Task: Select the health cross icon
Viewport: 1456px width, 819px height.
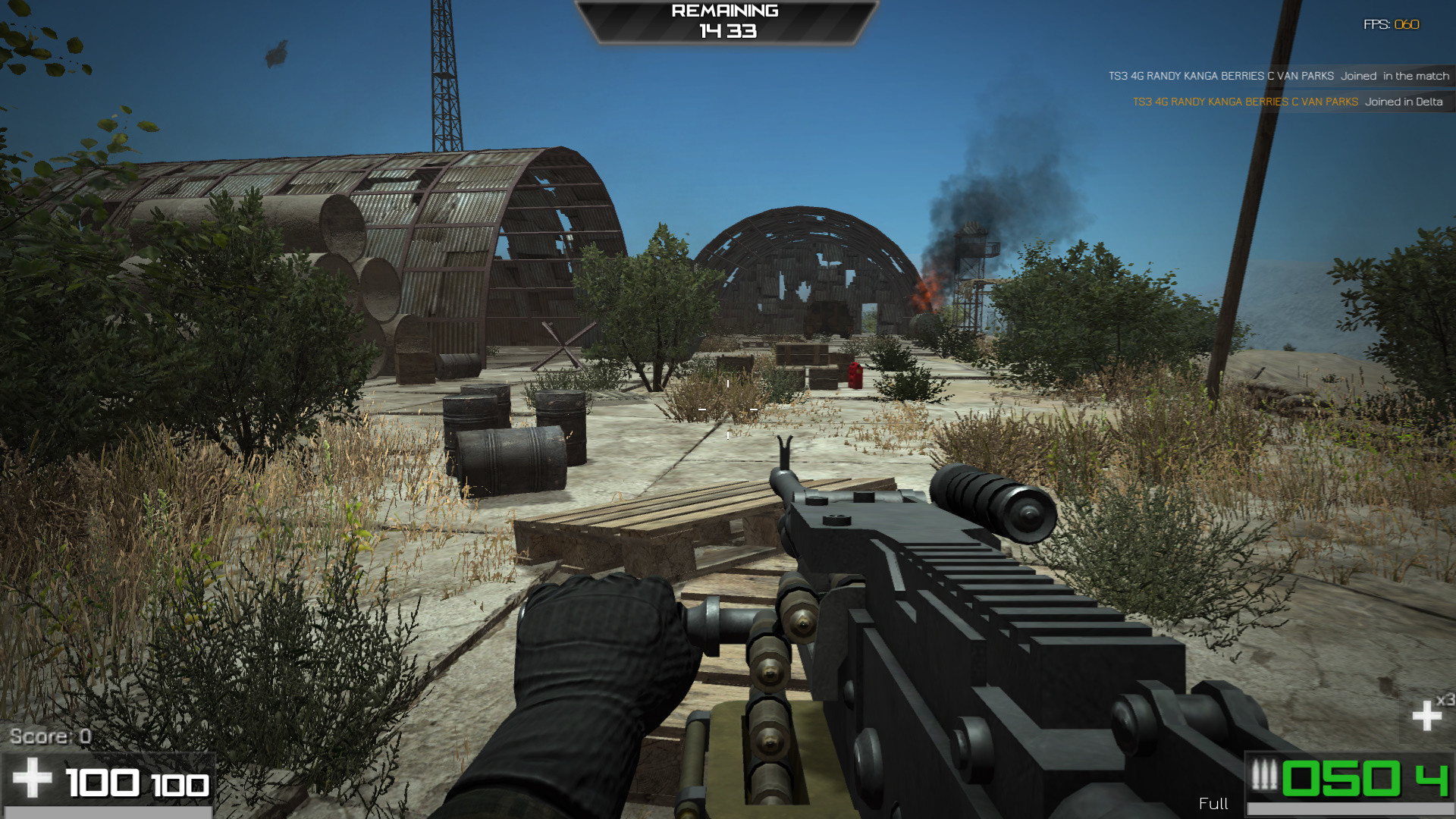Action: 34,780
